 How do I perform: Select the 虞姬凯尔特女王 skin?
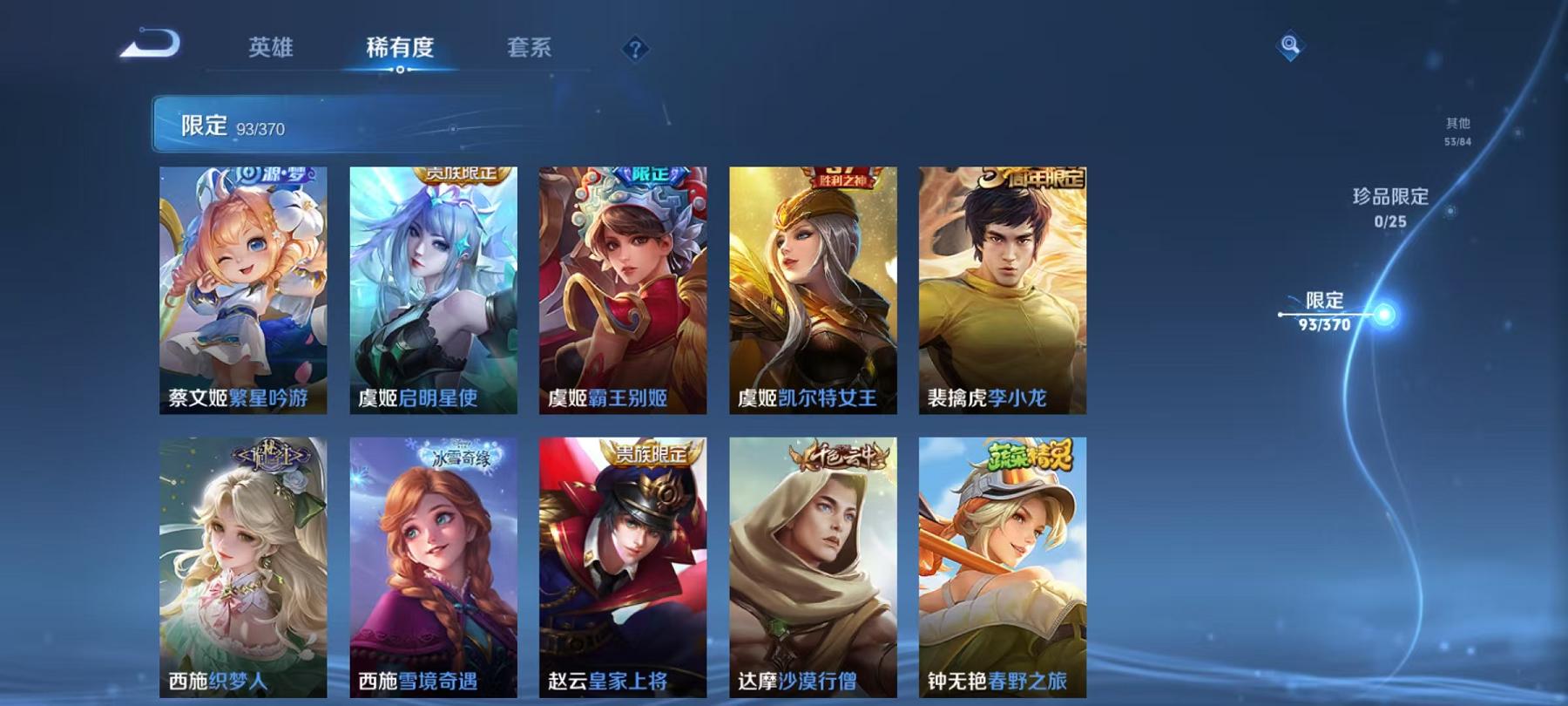point(813,288)
